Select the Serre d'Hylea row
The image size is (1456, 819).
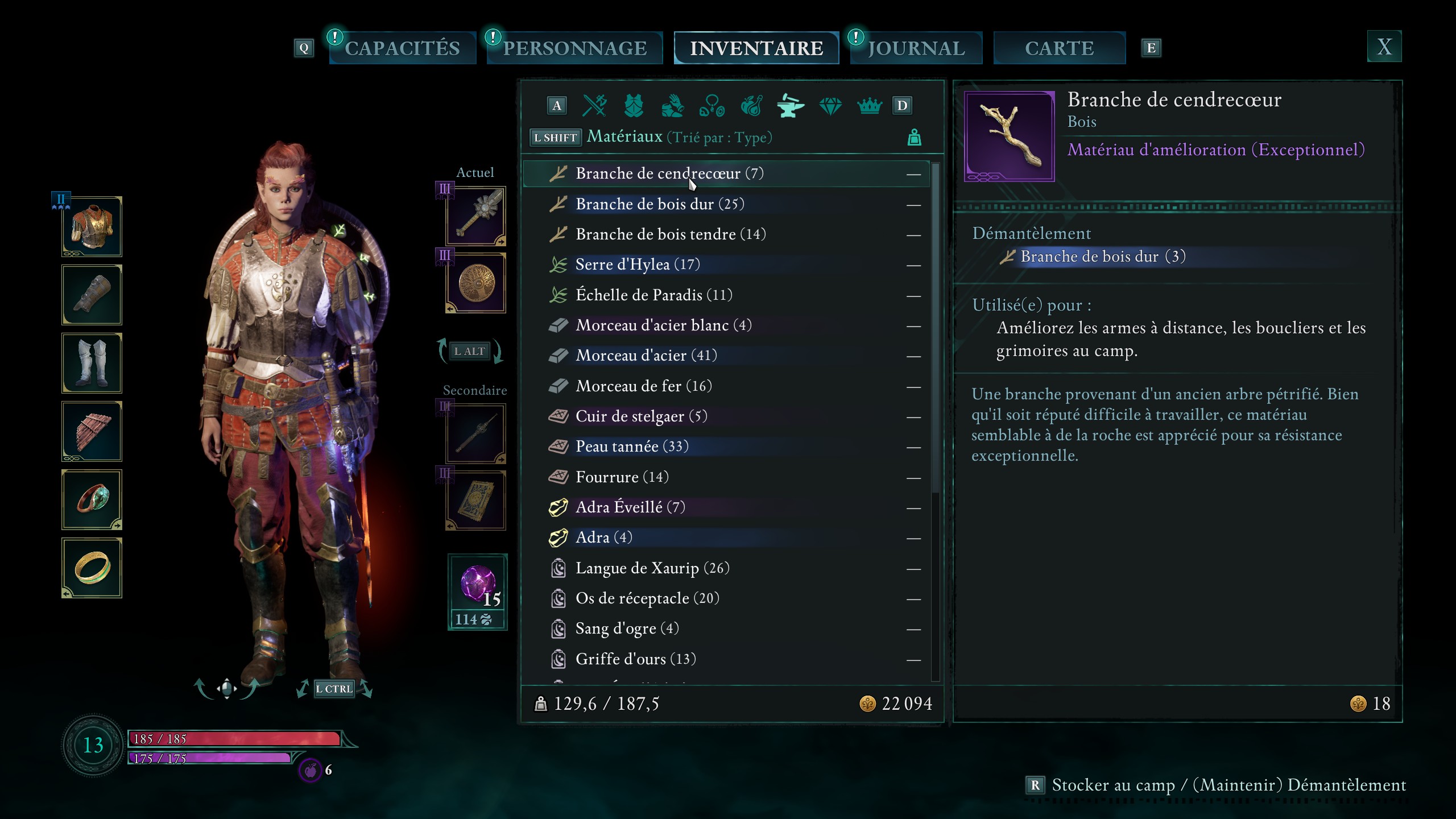[x=637, y=264]
